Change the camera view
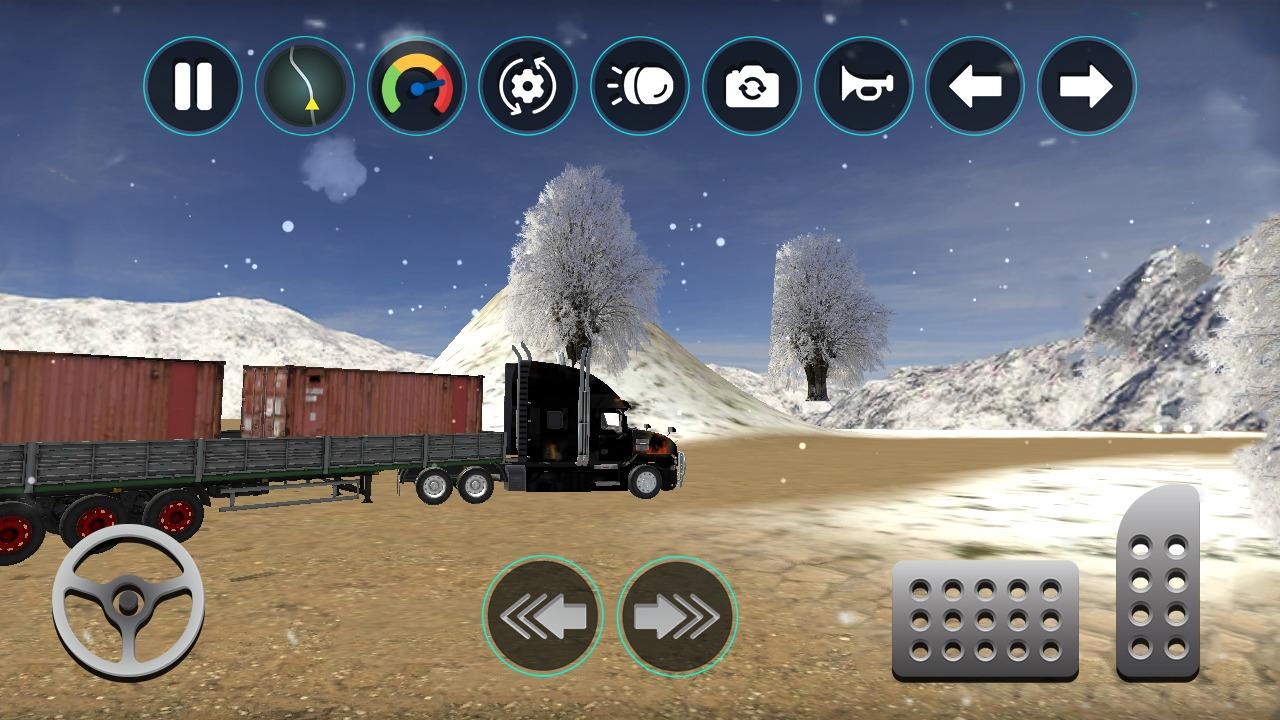1280x720 pixels. click(x=752, y=86)
